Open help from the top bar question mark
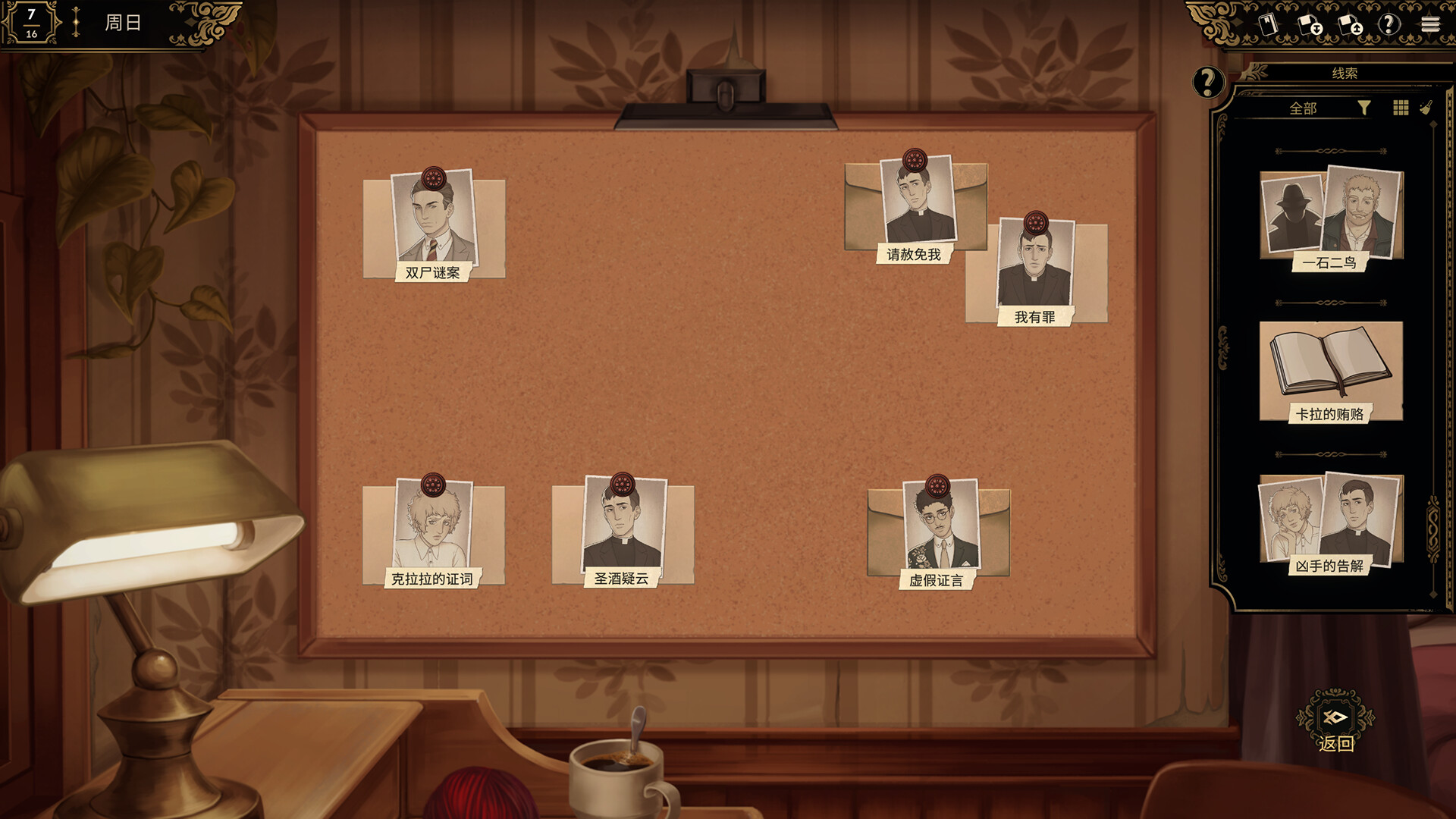 tap(1389, 24)
